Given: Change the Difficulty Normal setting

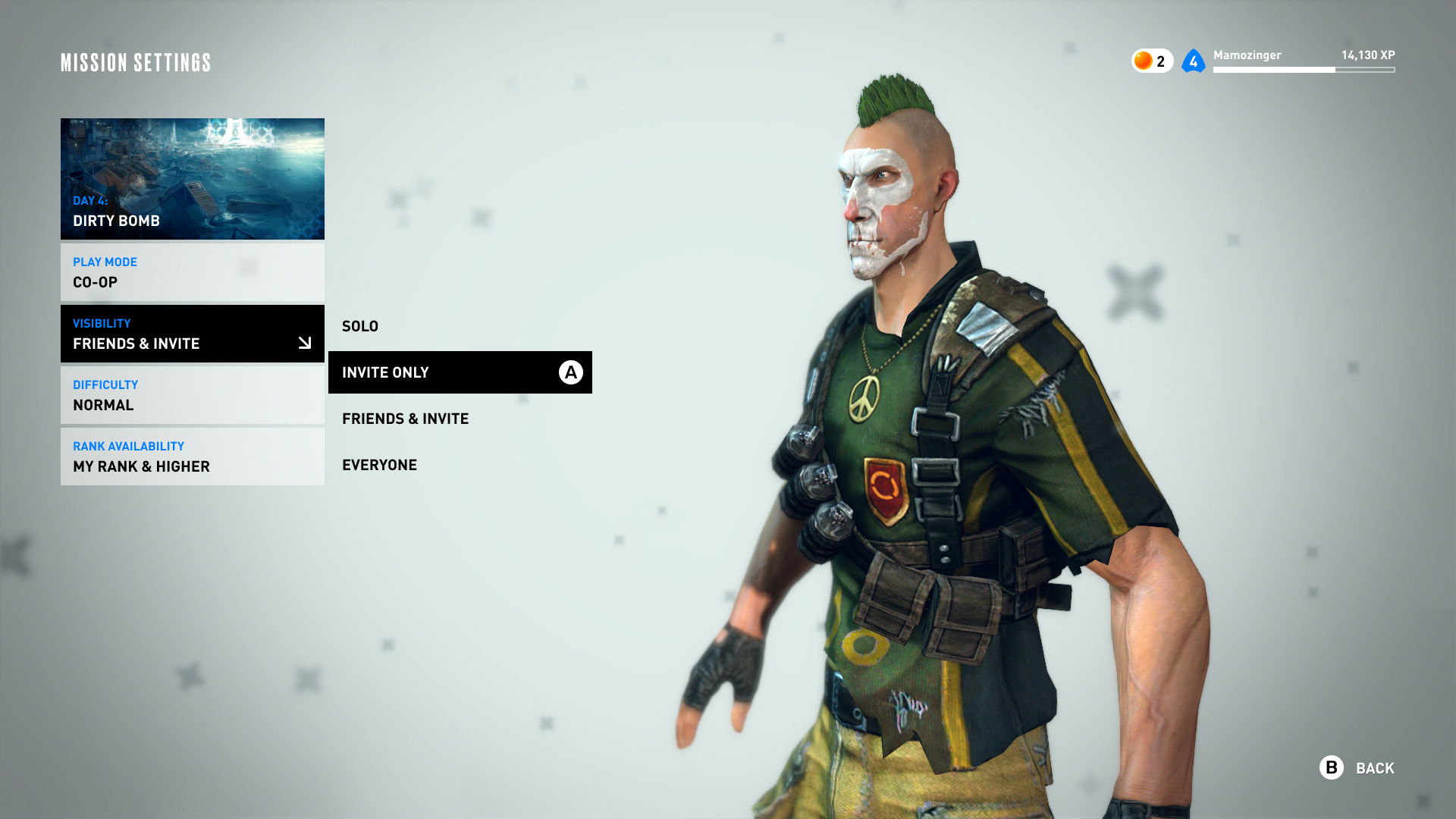Looking at the screenshot, I should click(x=193, y=395).
